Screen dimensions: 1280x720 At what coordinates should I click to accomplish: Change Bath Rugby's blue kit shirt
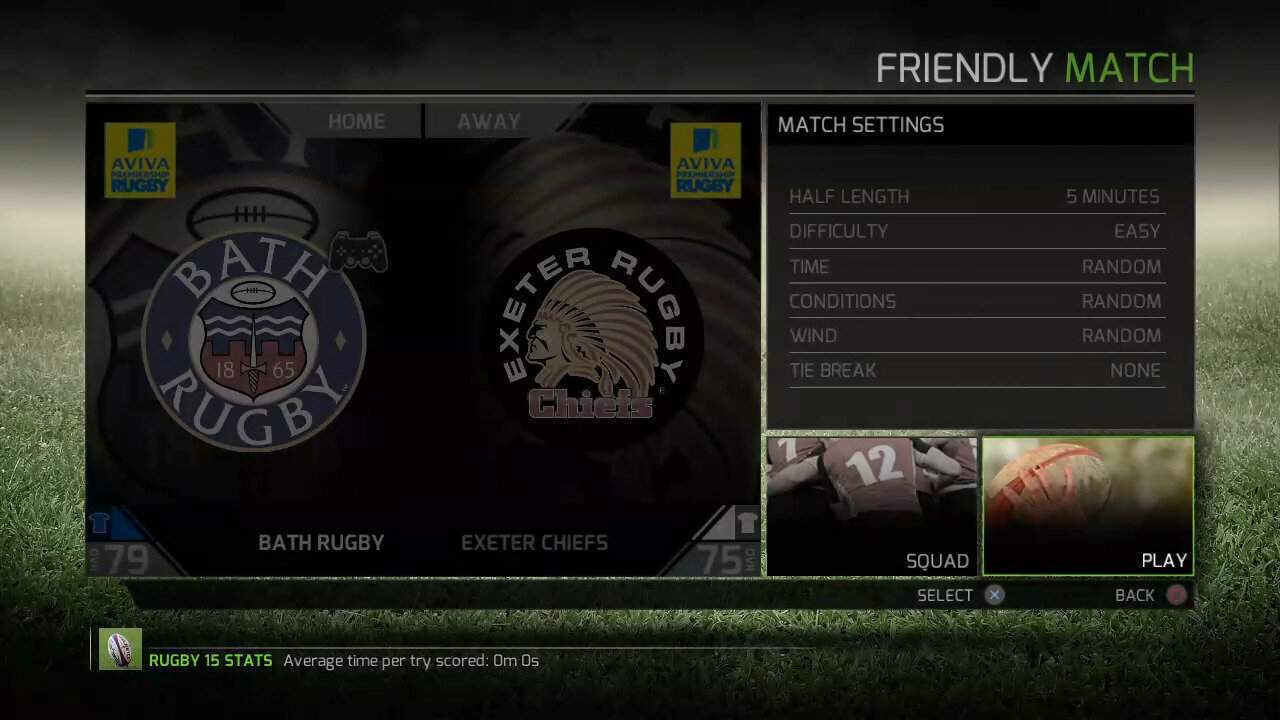(x=100, y=522)
